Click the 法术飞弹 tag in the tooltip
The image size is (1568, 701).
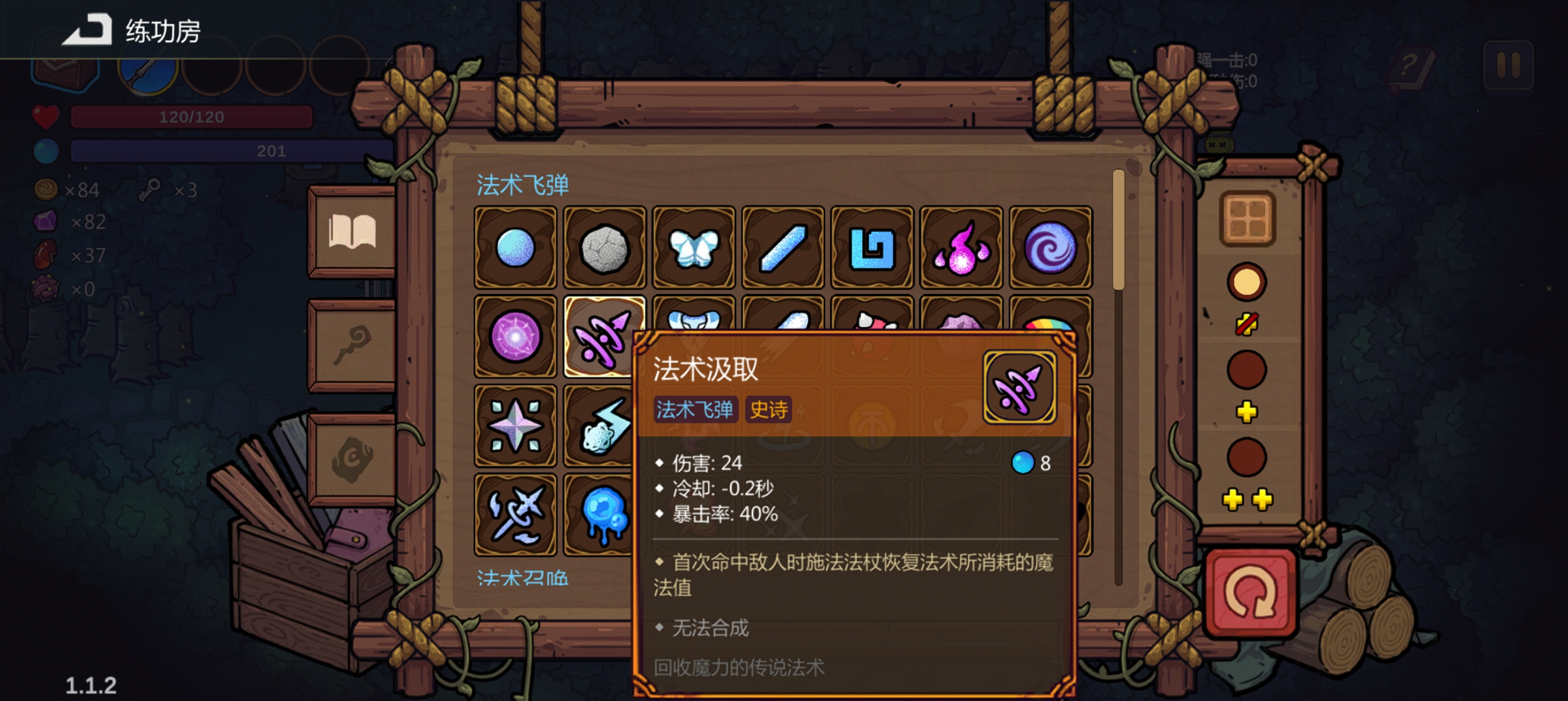click(x=696, y=411)
